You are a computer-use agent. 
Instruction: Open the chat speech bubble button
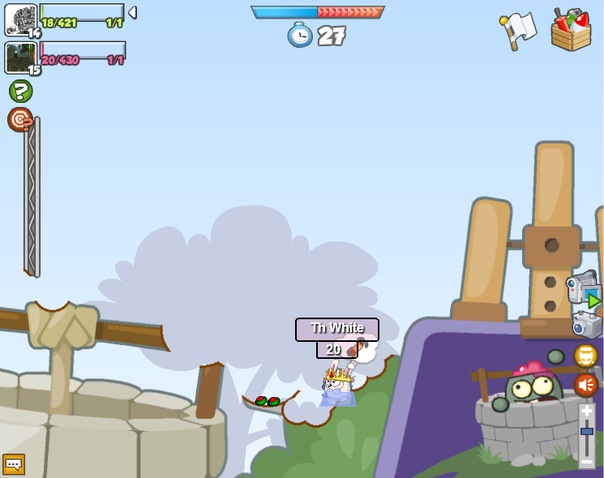pyautogui.click(x=13, y=464)
